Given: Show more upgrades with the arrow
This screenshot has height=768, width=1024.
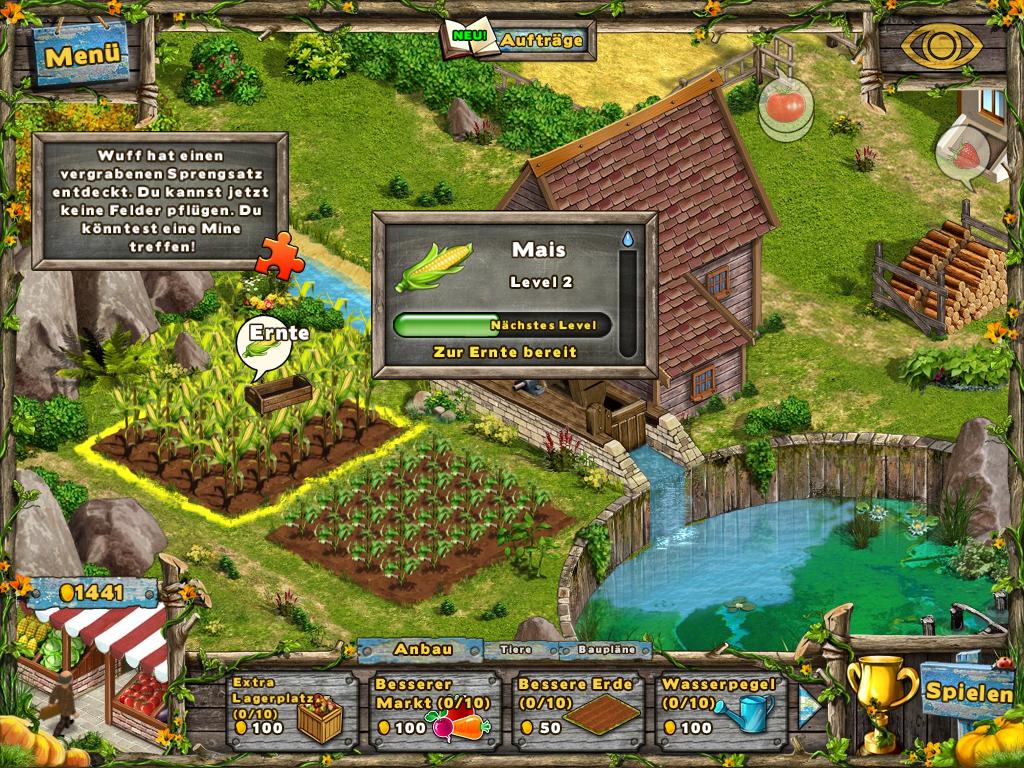Looking at the screenshot, I should click(810, 705).
